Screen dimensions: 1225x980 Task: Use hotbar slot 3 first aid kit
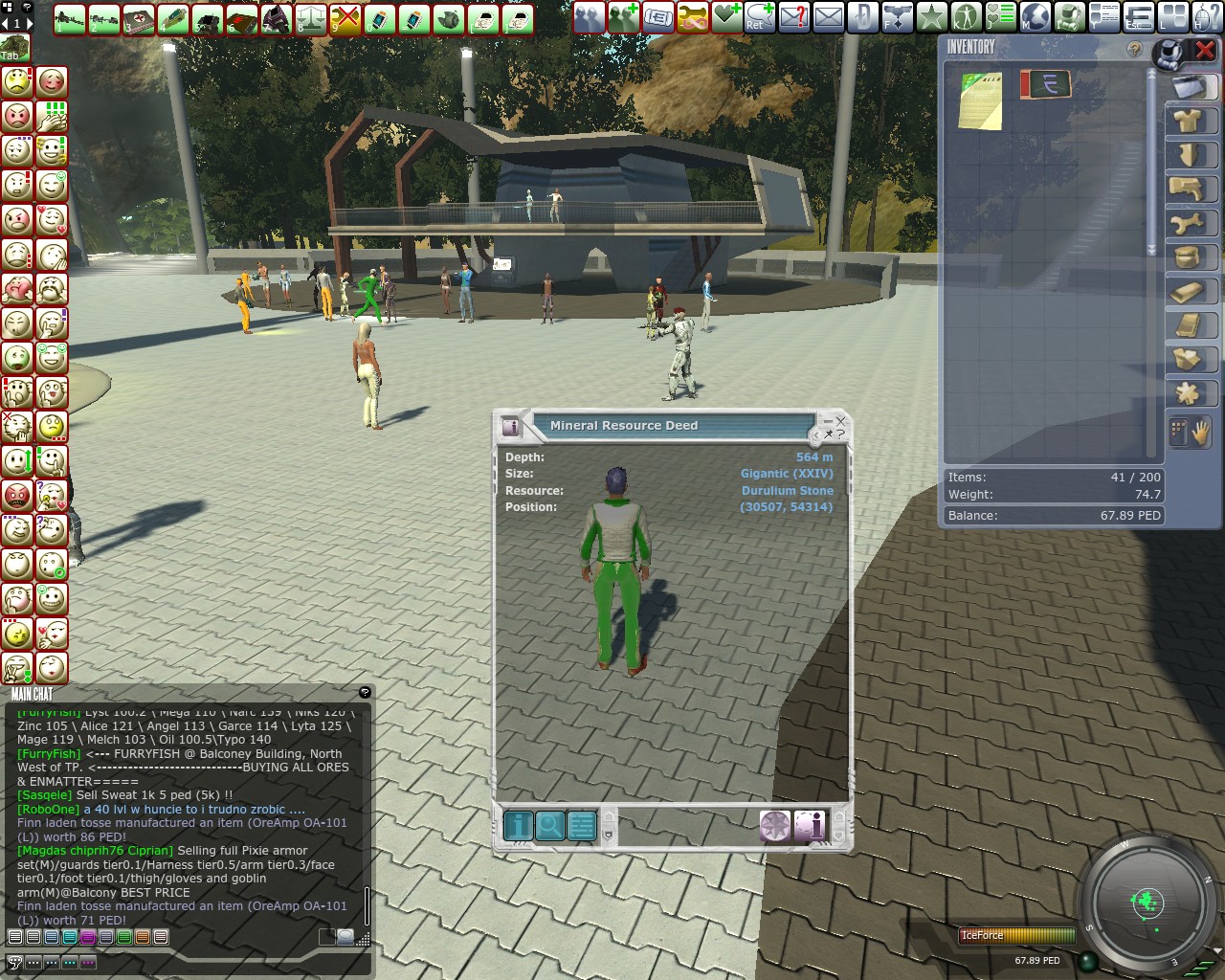tap(139, 18)
